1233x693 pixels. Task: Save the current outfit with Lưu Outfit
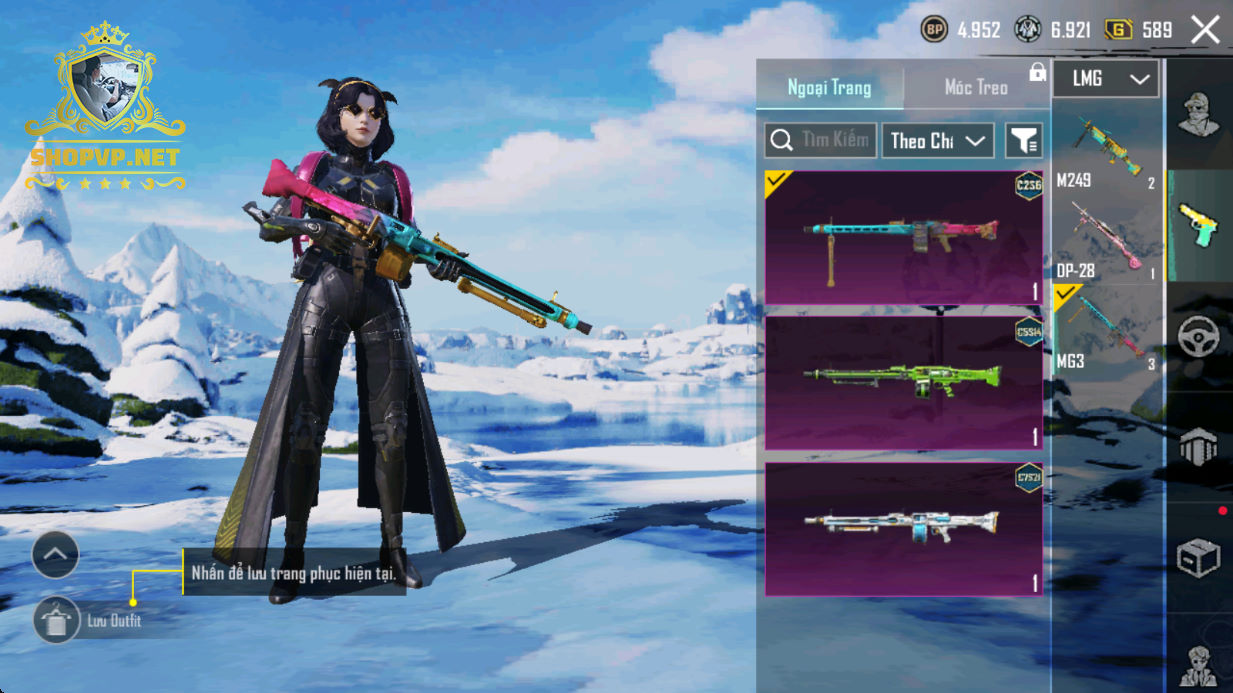tap(58, 621)
